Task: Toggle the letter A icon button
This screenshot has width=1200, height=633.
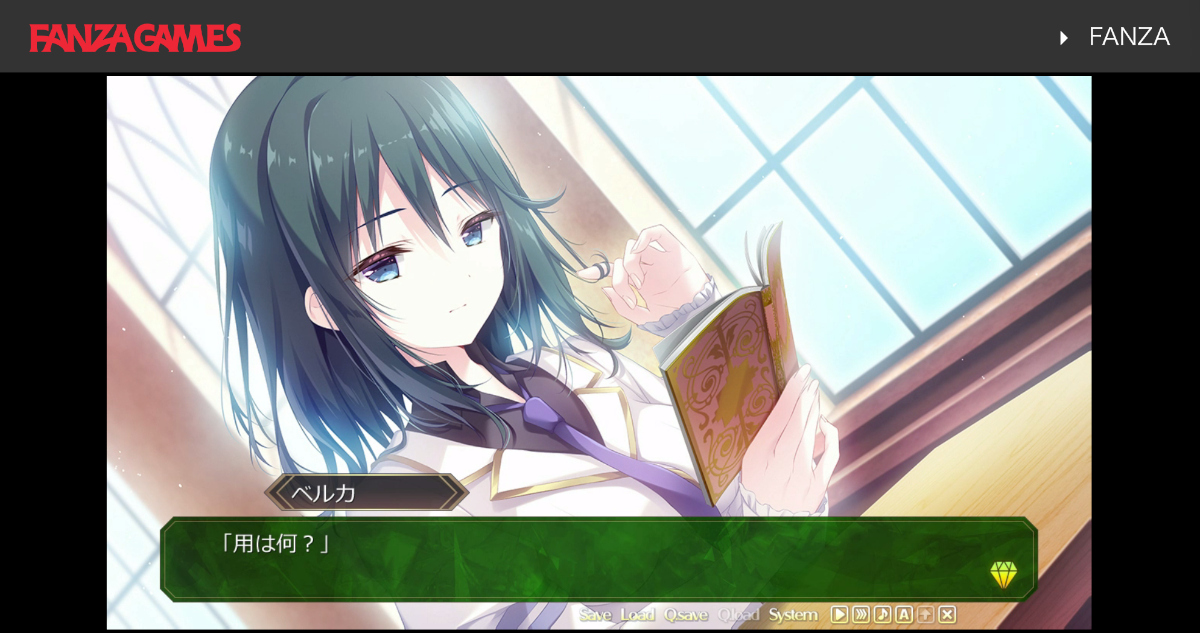Action: [x=904, y=615]
